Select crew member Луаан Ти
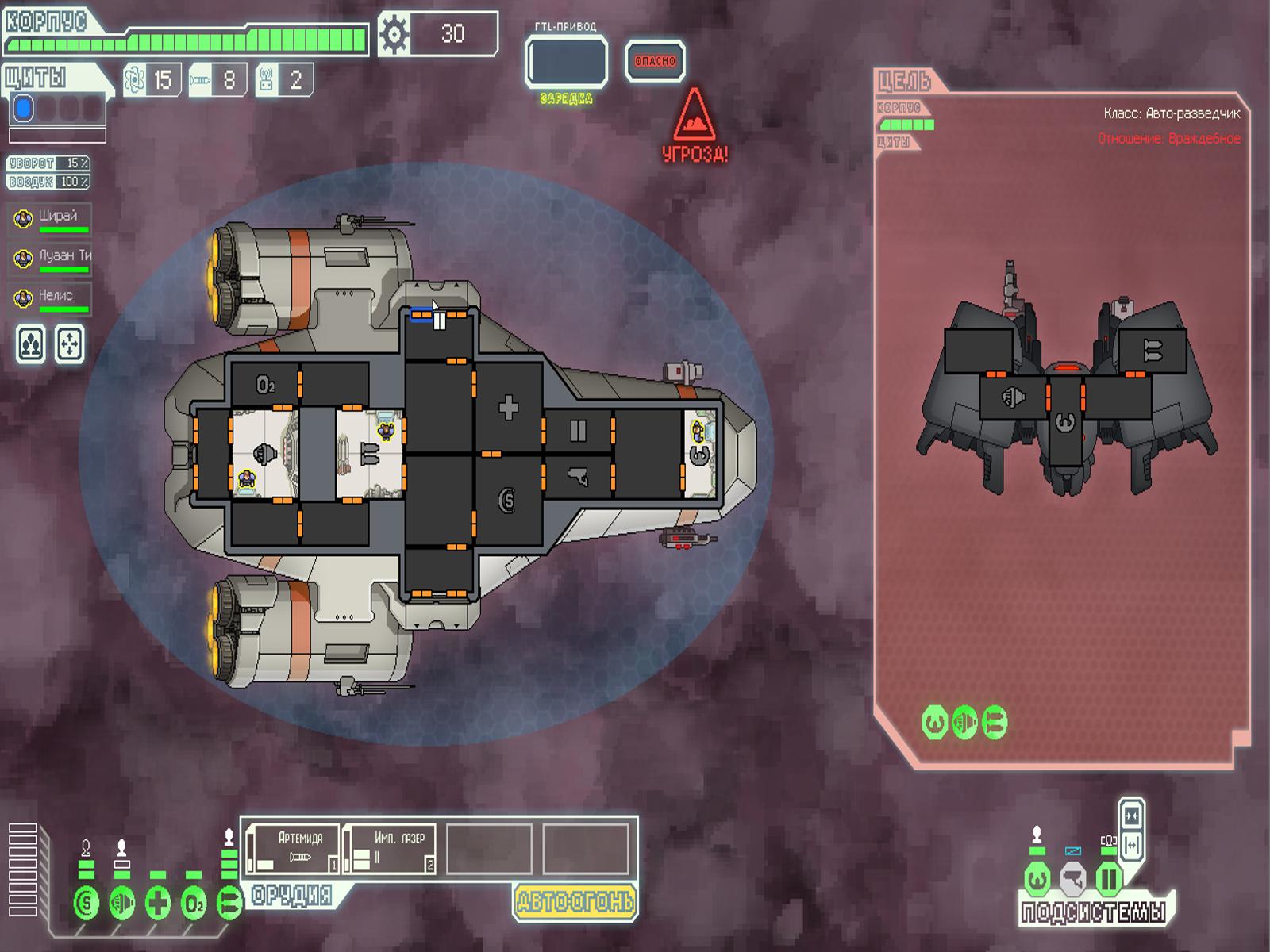The image size is (1270, 952). (51, 258)
